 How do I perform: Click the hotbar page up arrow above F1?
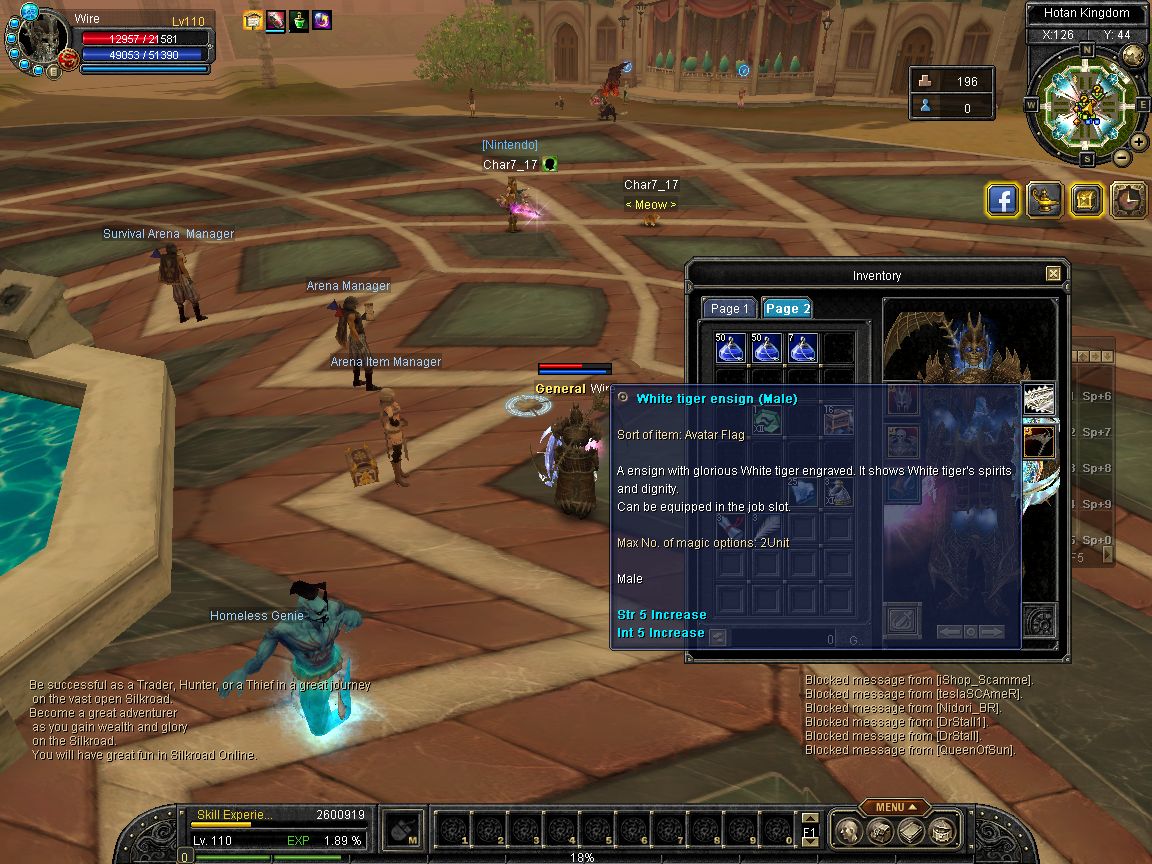point(809,817)
